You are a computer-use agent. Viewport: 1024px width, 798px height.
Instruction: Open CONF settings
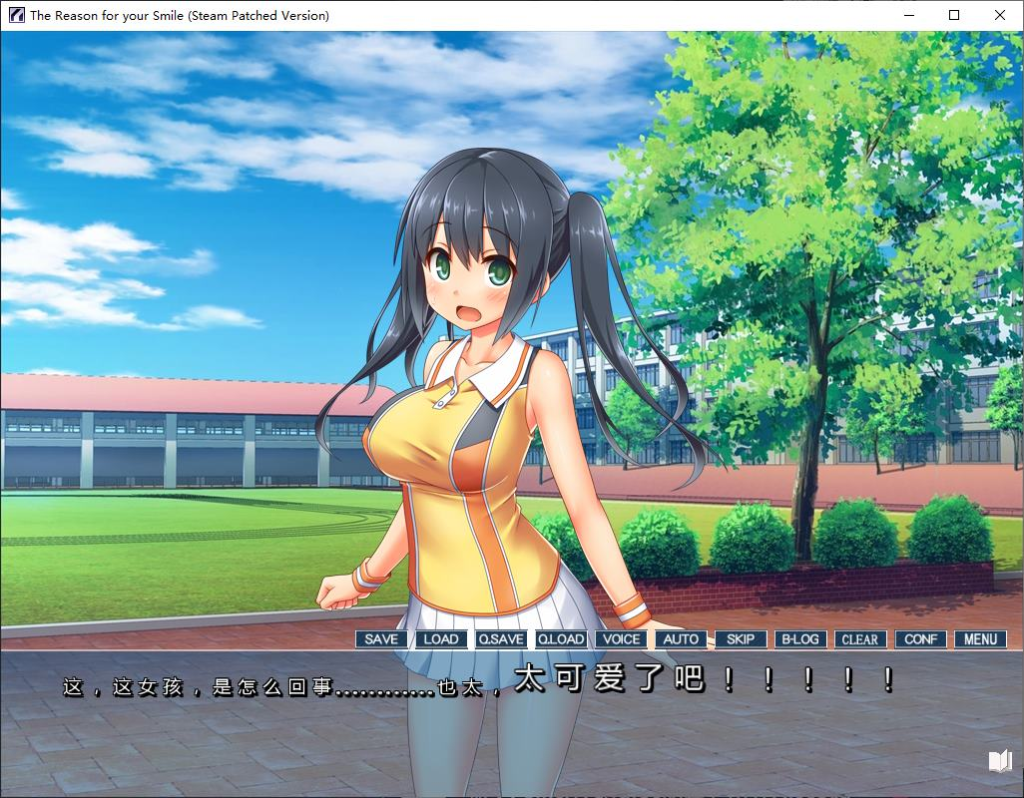(920, 639)
